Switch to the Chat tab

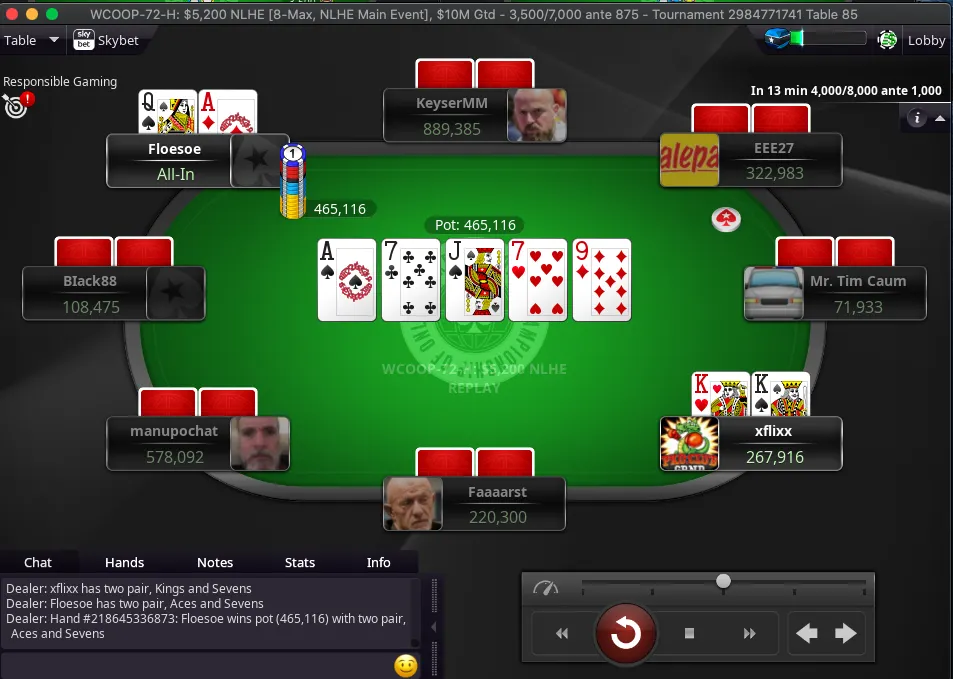click(38, 562)
